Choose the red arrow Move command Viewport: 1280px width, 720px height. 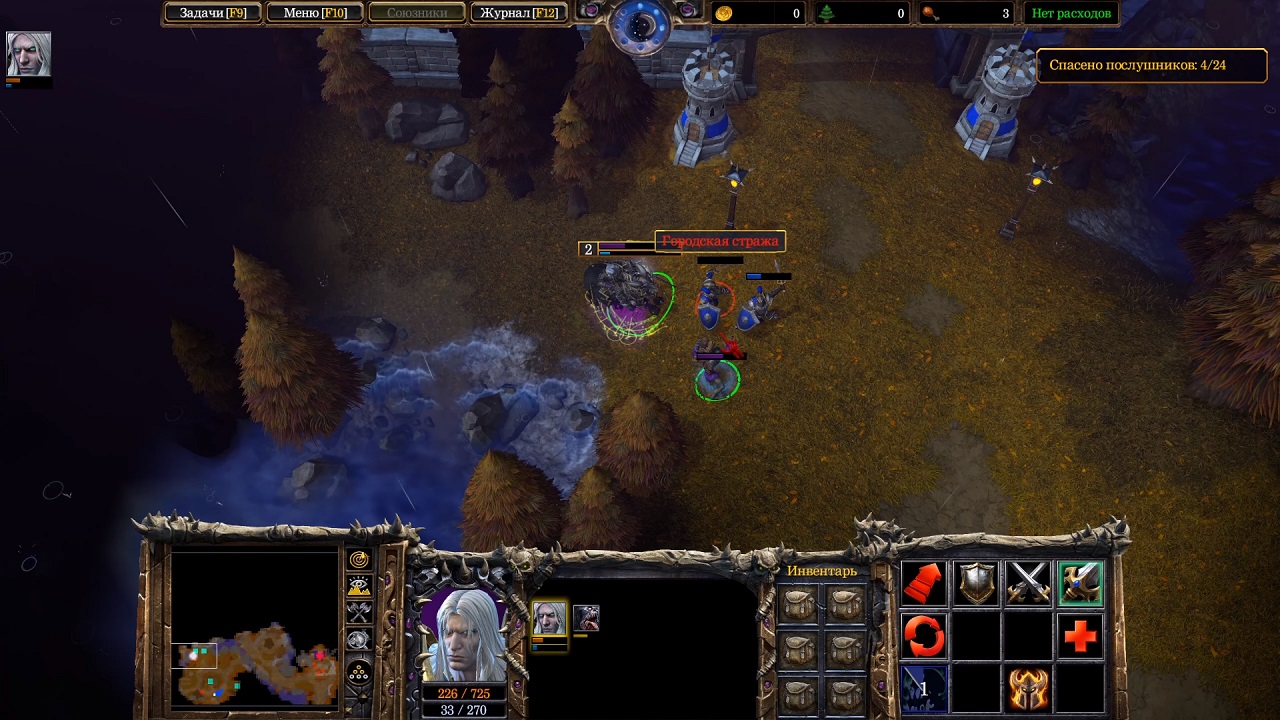(923, 584)
